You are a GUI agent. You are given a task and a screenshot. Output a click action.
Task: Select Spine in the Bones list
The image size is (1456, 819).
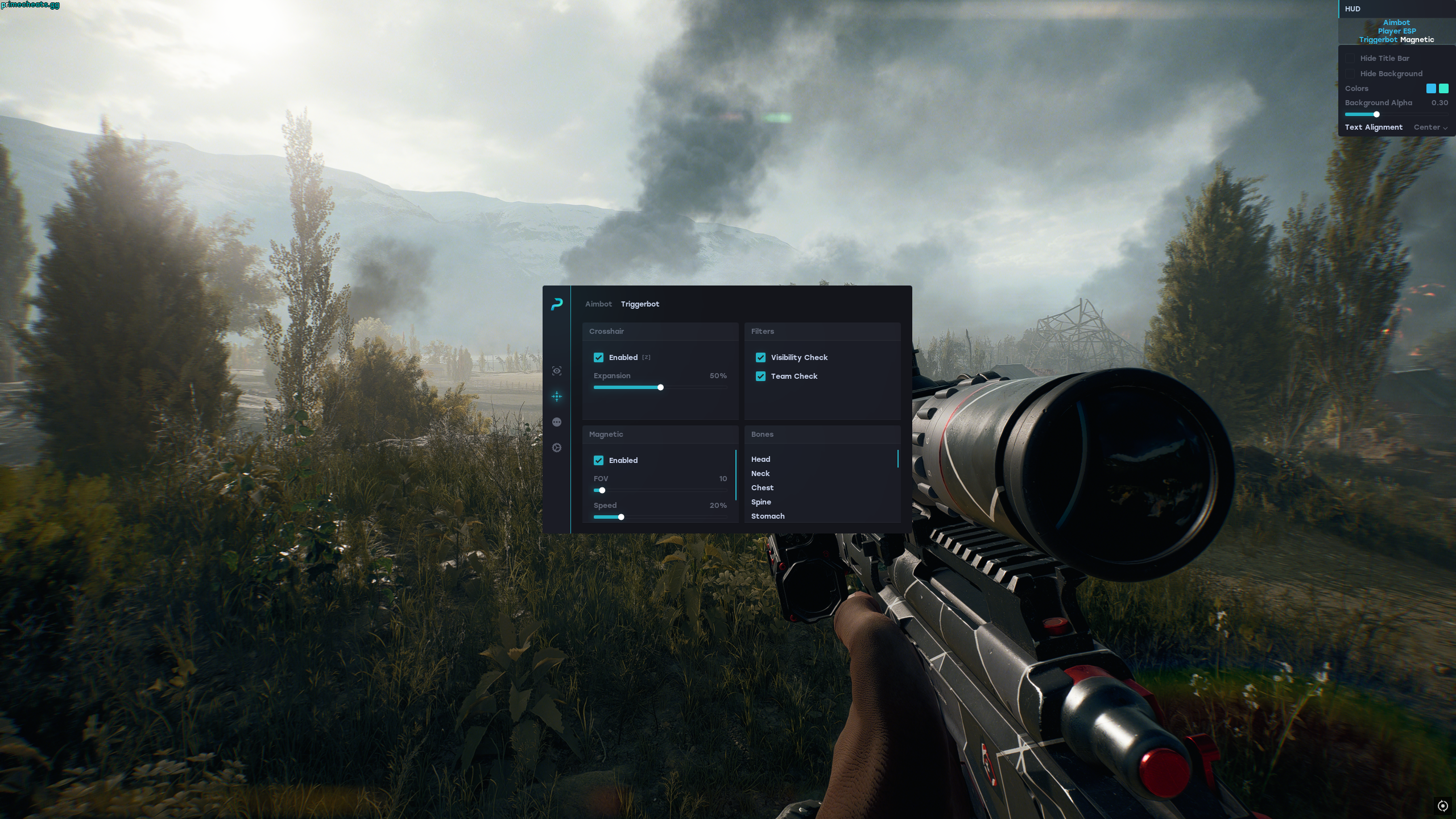761,502
